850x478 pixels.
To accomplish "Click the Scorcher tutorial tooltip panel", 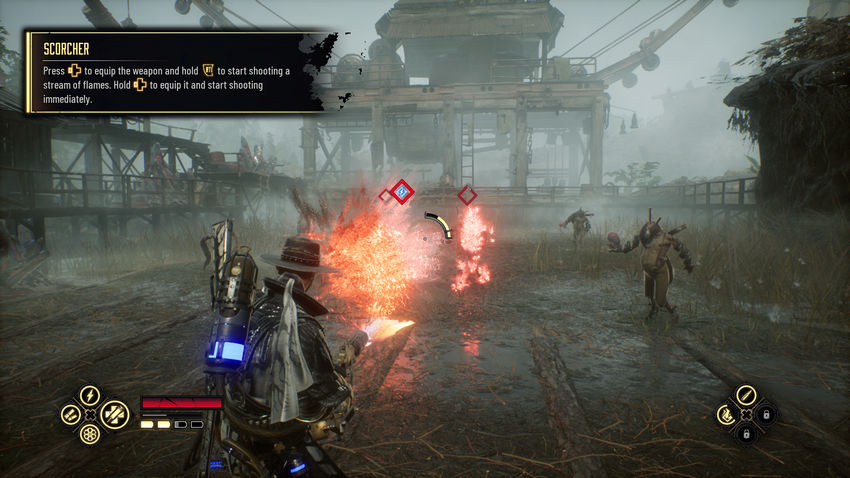I will pos(170,72).
